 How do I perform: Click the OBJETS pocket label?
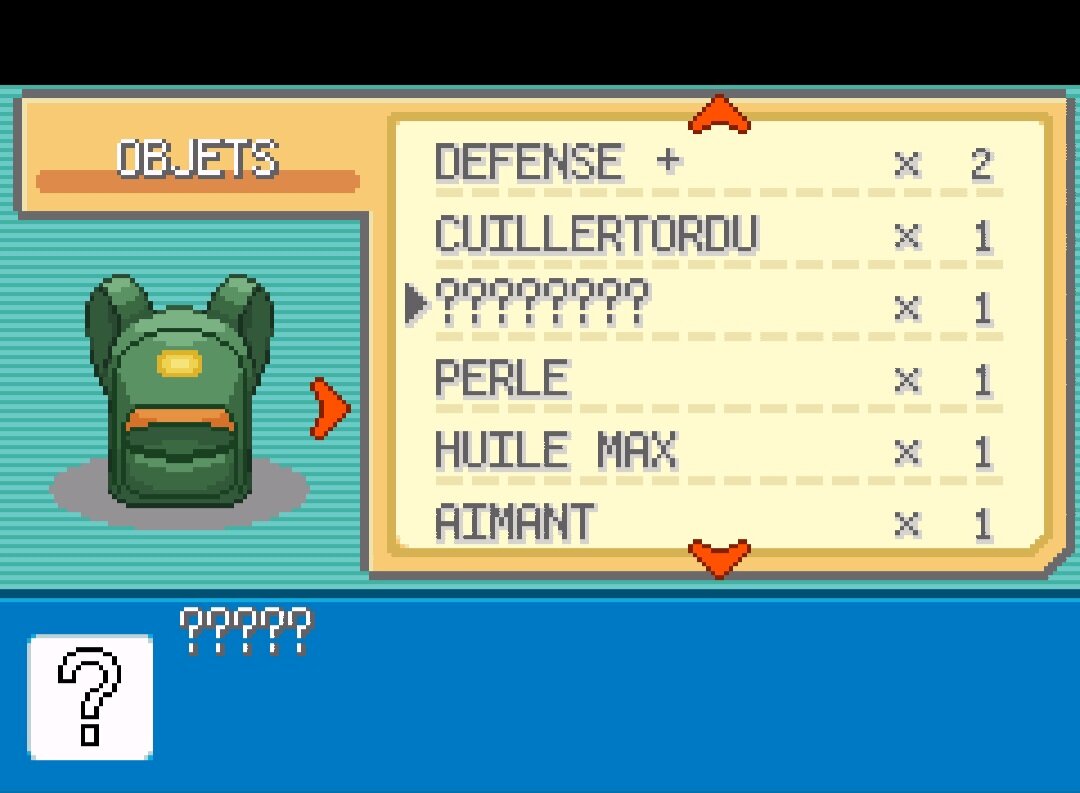[x=197, y=160]
